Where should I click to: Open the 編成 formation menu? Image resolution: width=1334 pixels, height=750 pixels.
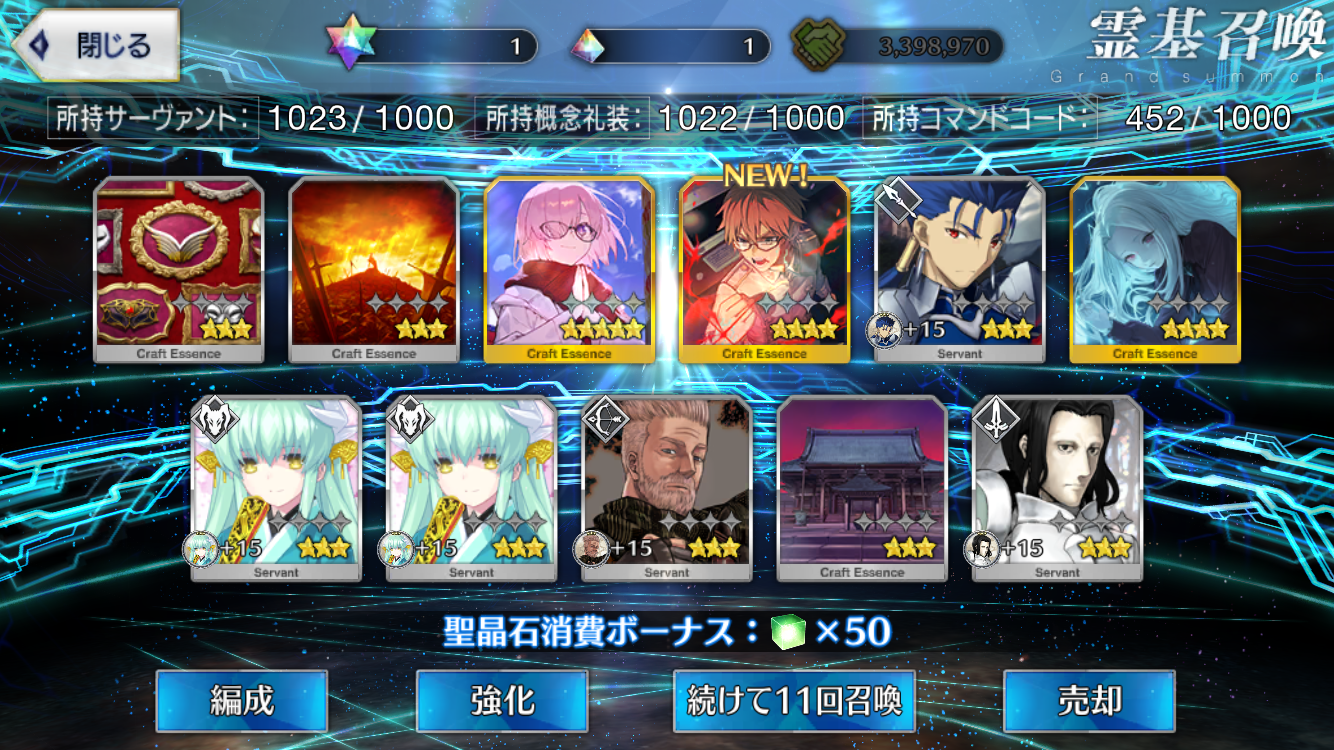[242, 701]
